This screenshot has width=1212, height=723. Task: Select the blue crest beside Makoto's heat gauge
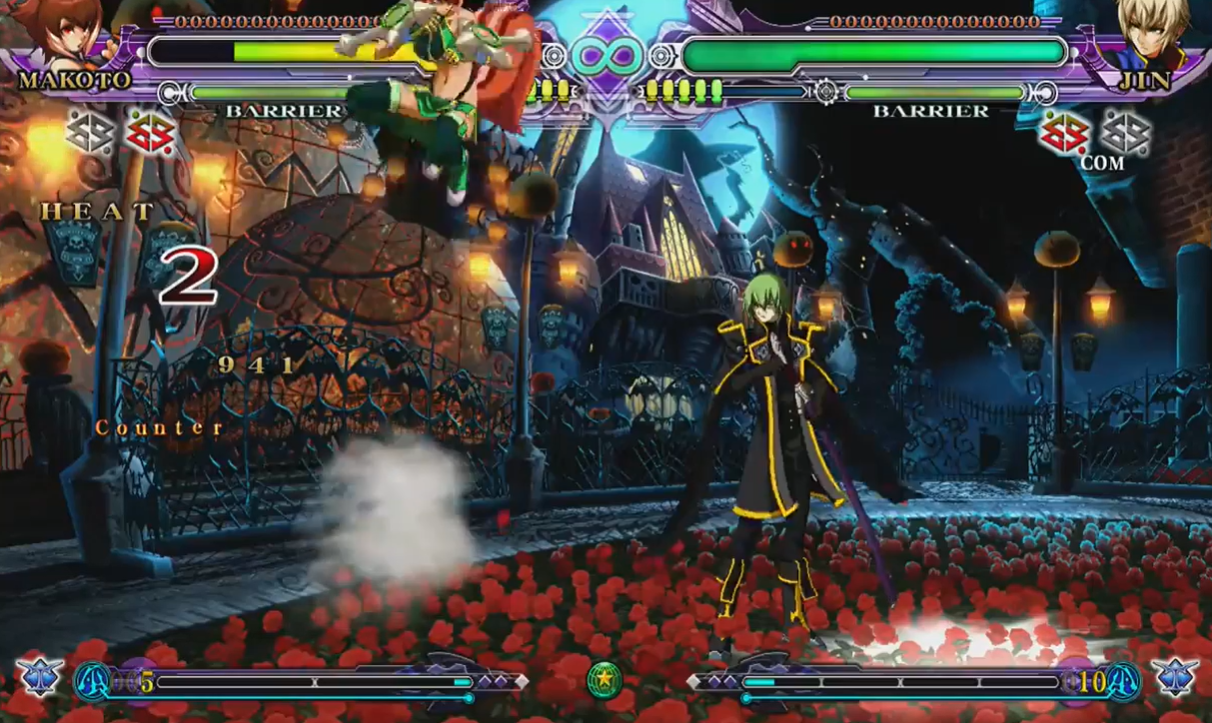tap(39, 677)
